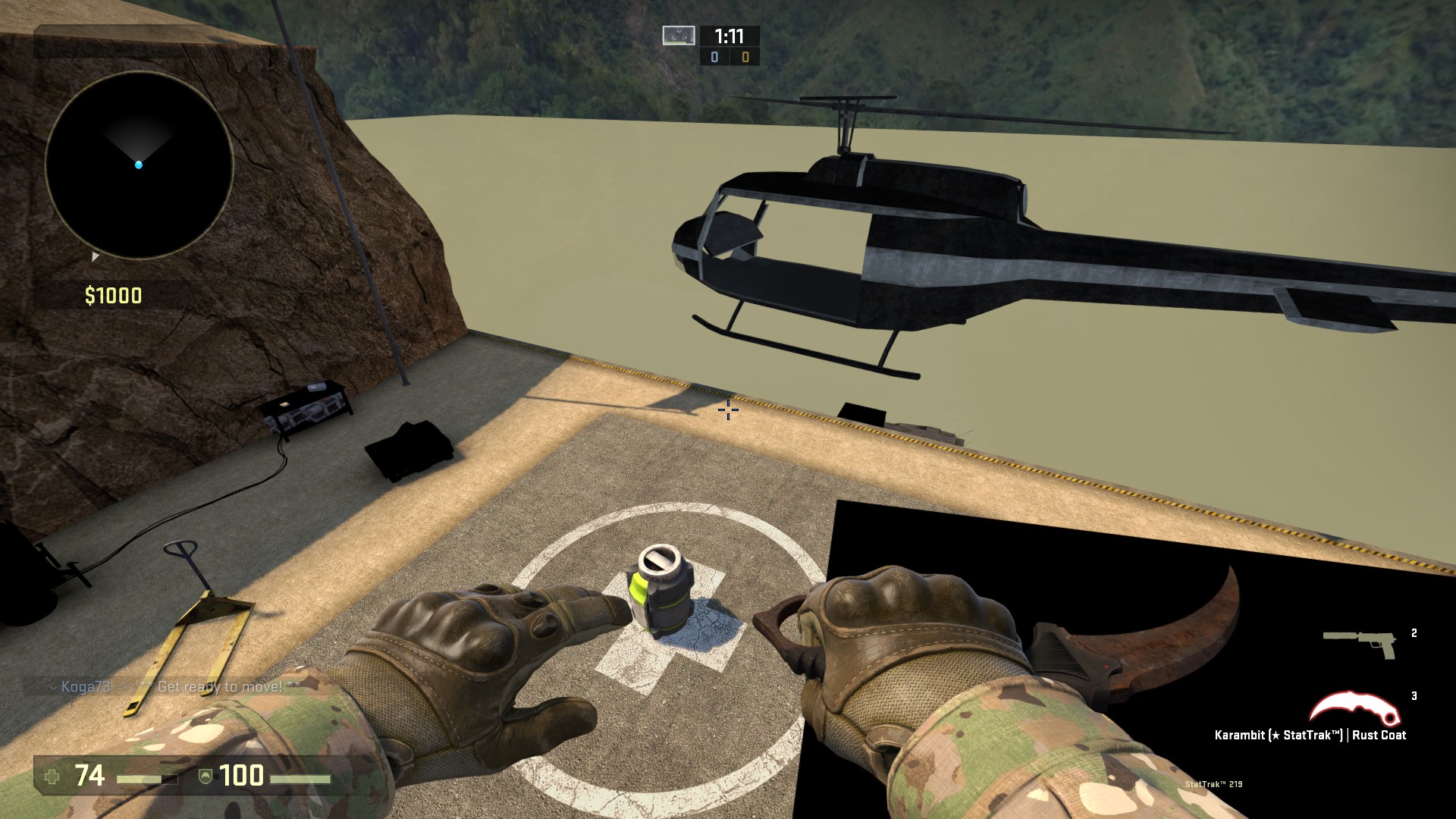Click the team avatar icon beside the timer

point(678,36)
